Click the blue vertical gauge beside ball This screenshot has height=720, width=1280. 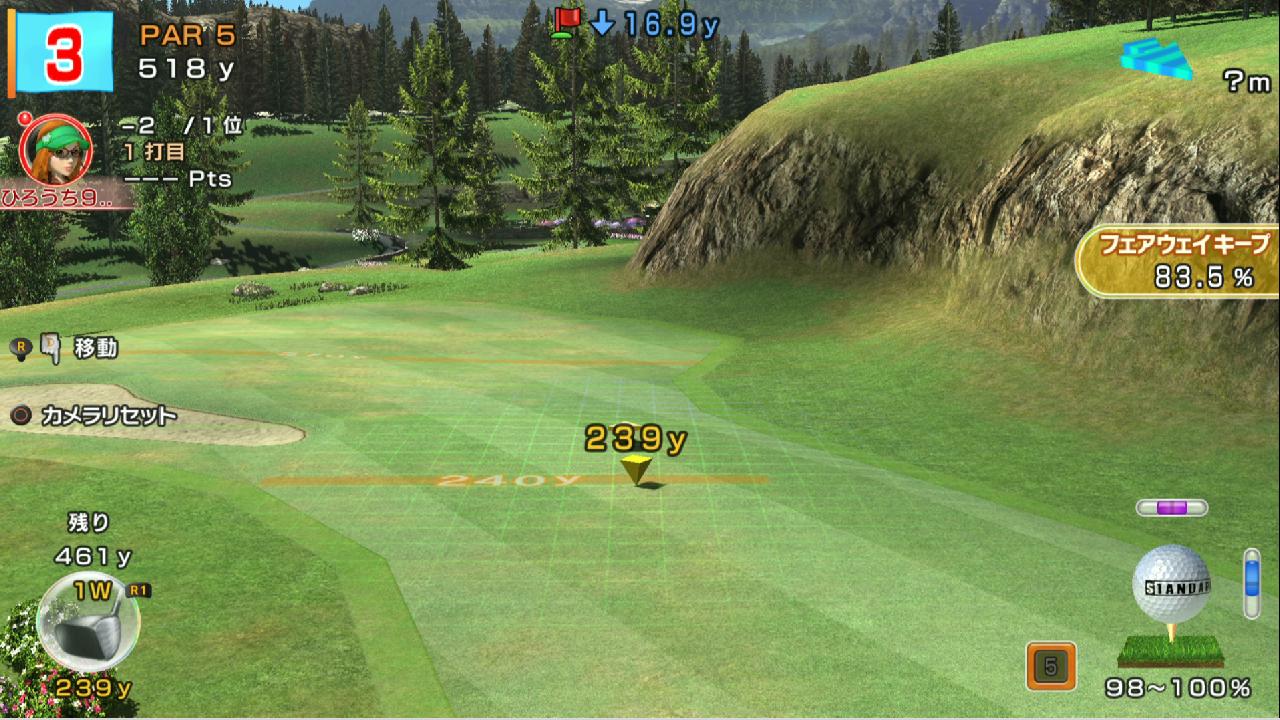[x=1252, y=582]
